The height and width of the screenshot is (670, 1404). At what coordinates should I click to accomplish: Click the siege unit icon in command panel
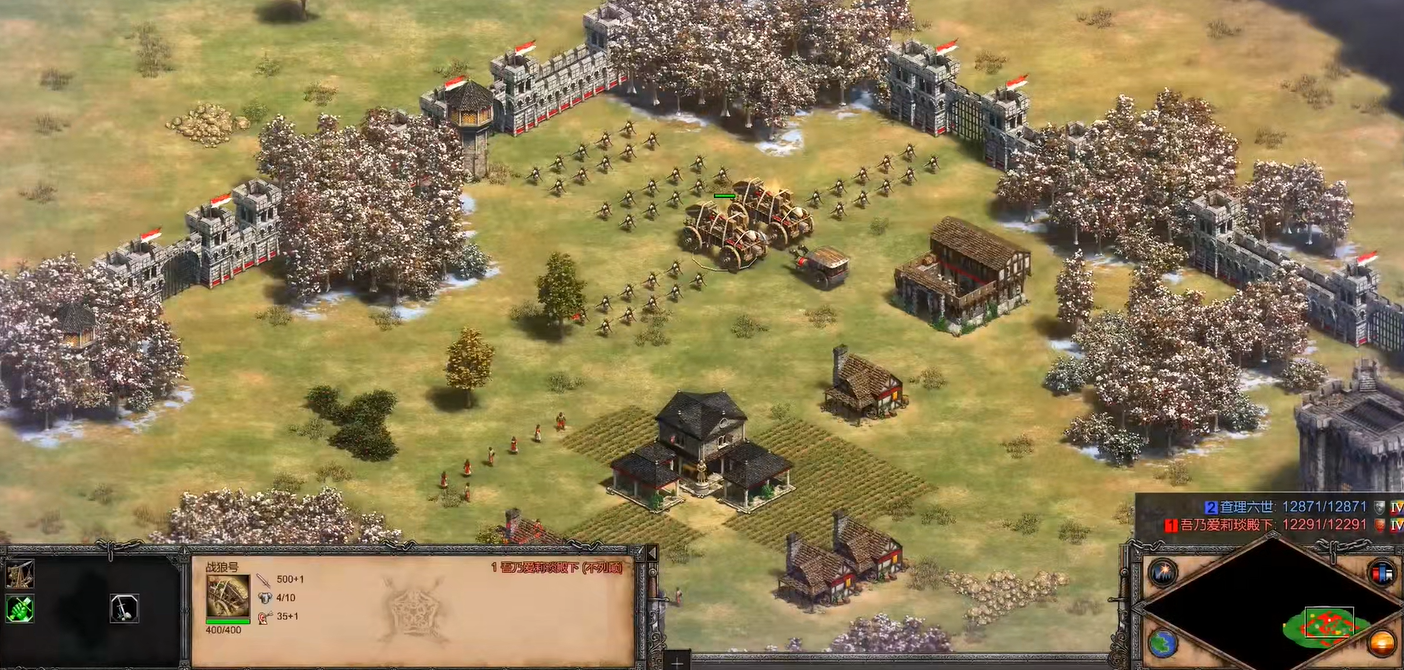tap(19, 573)
